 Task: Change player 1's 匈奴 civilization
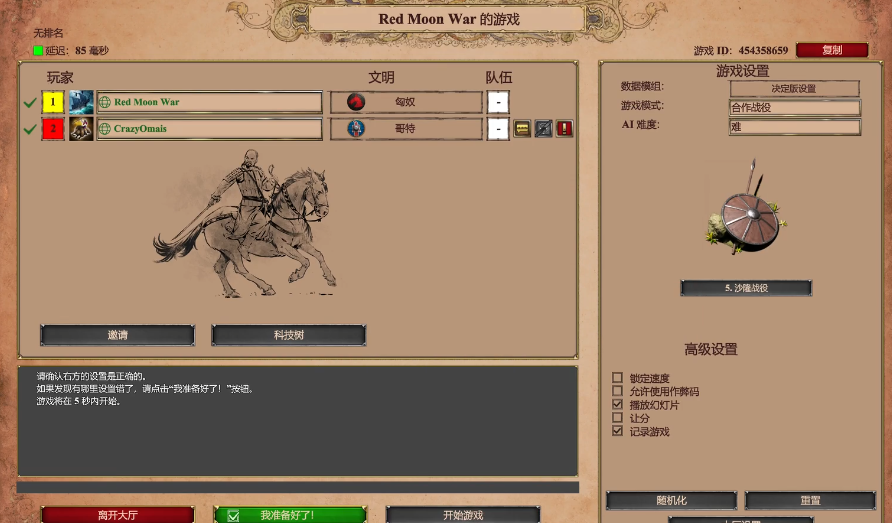point(406,102)
